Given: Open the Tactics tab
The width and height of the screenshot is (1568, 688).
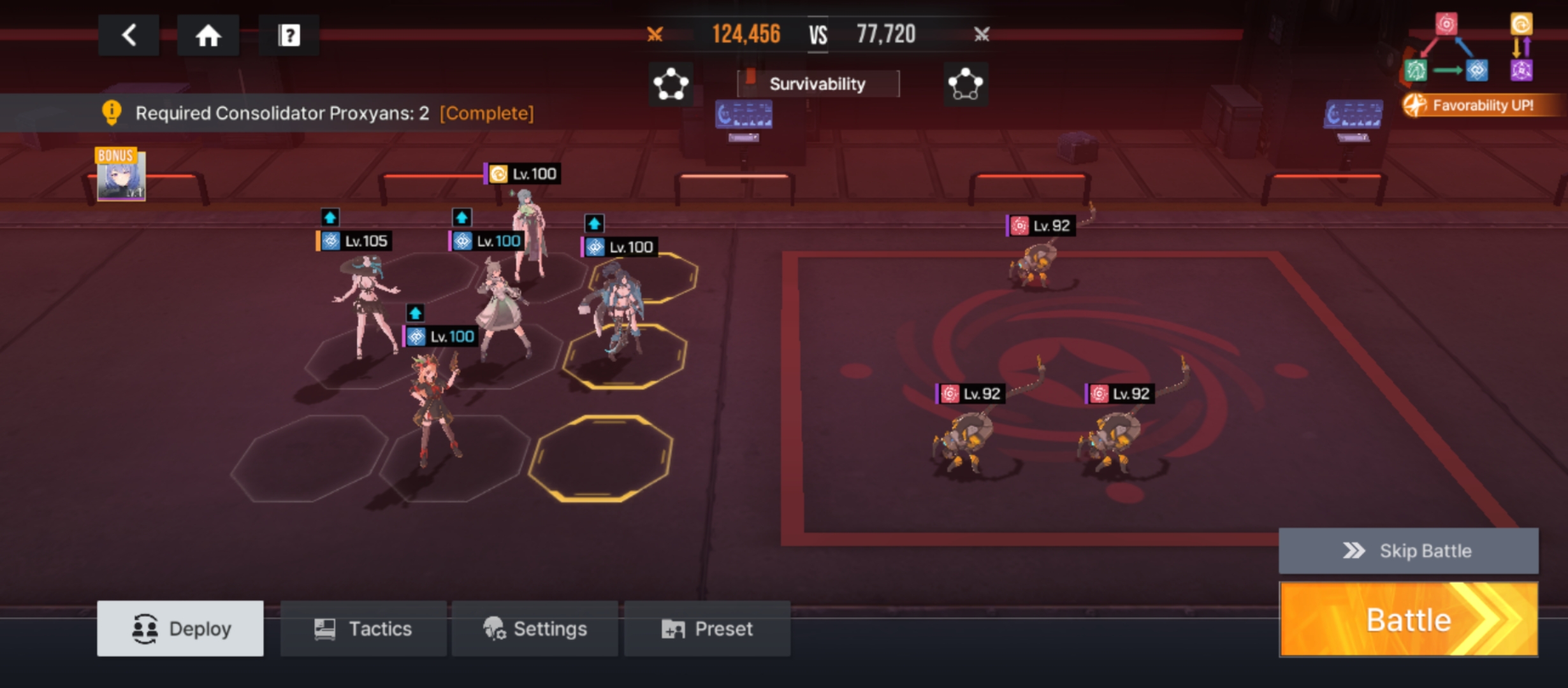Looking at the screenshot, I should [x=363, y=629].
